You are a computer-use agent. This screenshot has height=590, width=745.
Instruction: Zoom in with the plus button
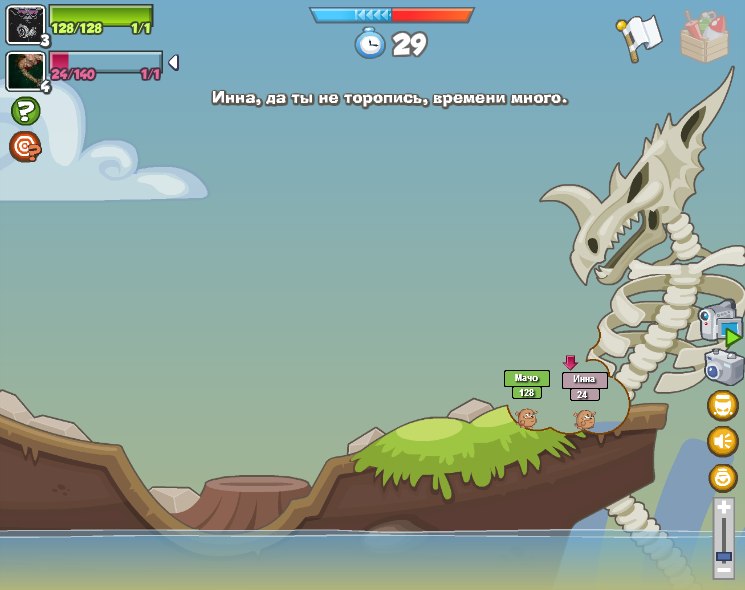coord(723,508)
